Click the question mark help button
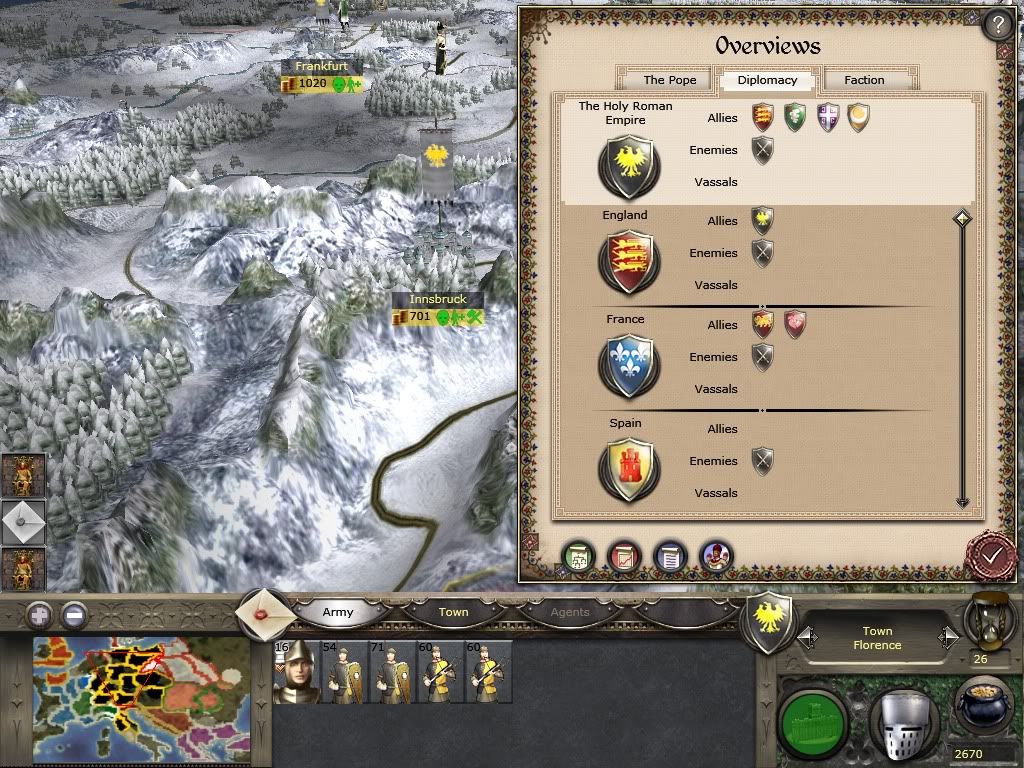 997,25
